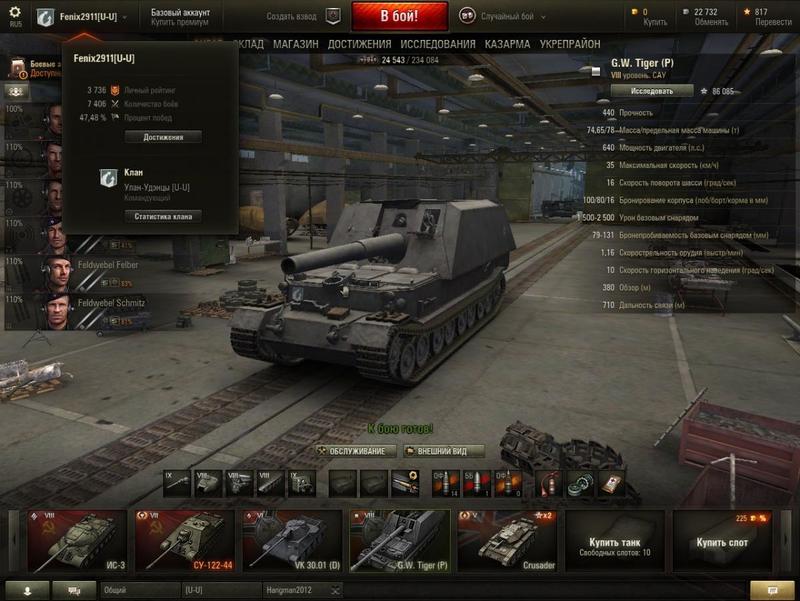Click the Купить танк tile
The height and width of the screenshot is (601, 800).
coord(614,540)
